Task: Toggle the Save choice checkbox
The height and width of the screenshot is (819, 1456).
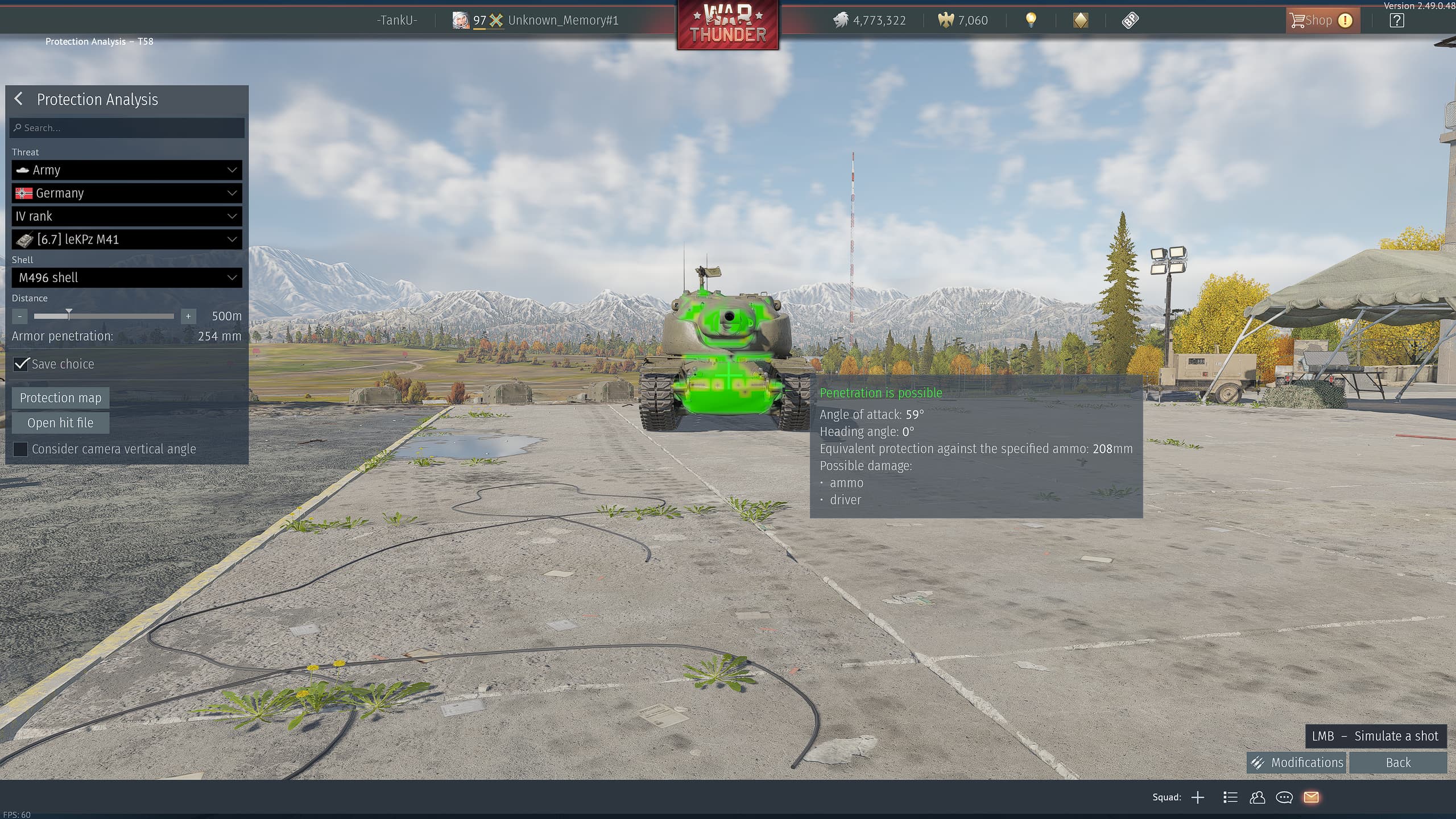Action: coord(21,364)
